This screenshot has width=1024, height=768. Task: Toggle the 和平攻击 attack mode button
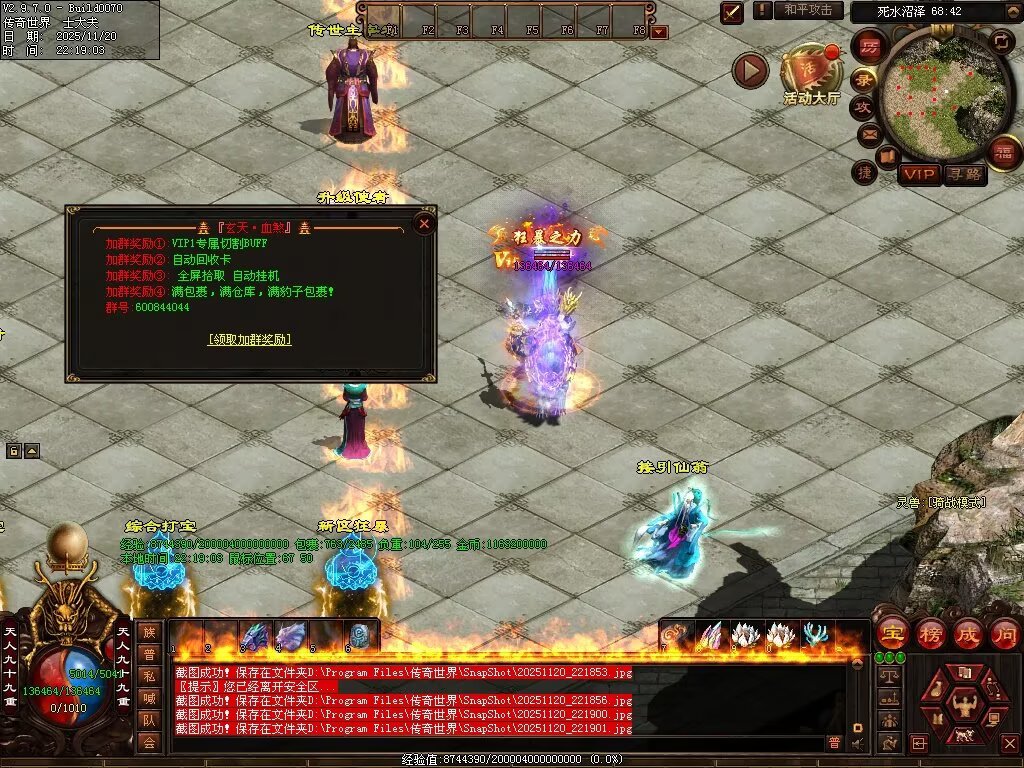click(x=808, y=10)
